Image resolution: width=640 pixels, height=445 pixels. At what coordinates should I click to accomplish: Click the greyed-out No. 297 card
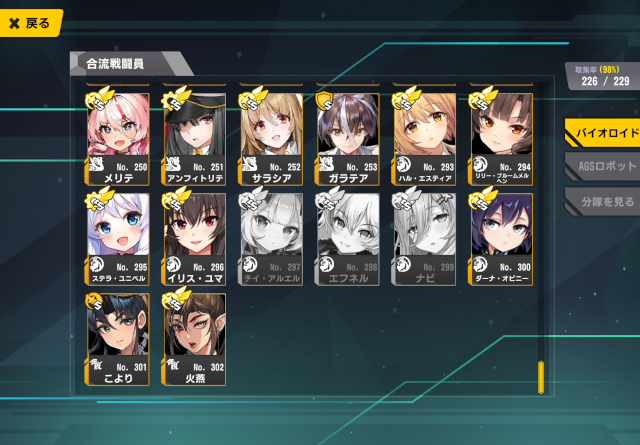[271, 236]
